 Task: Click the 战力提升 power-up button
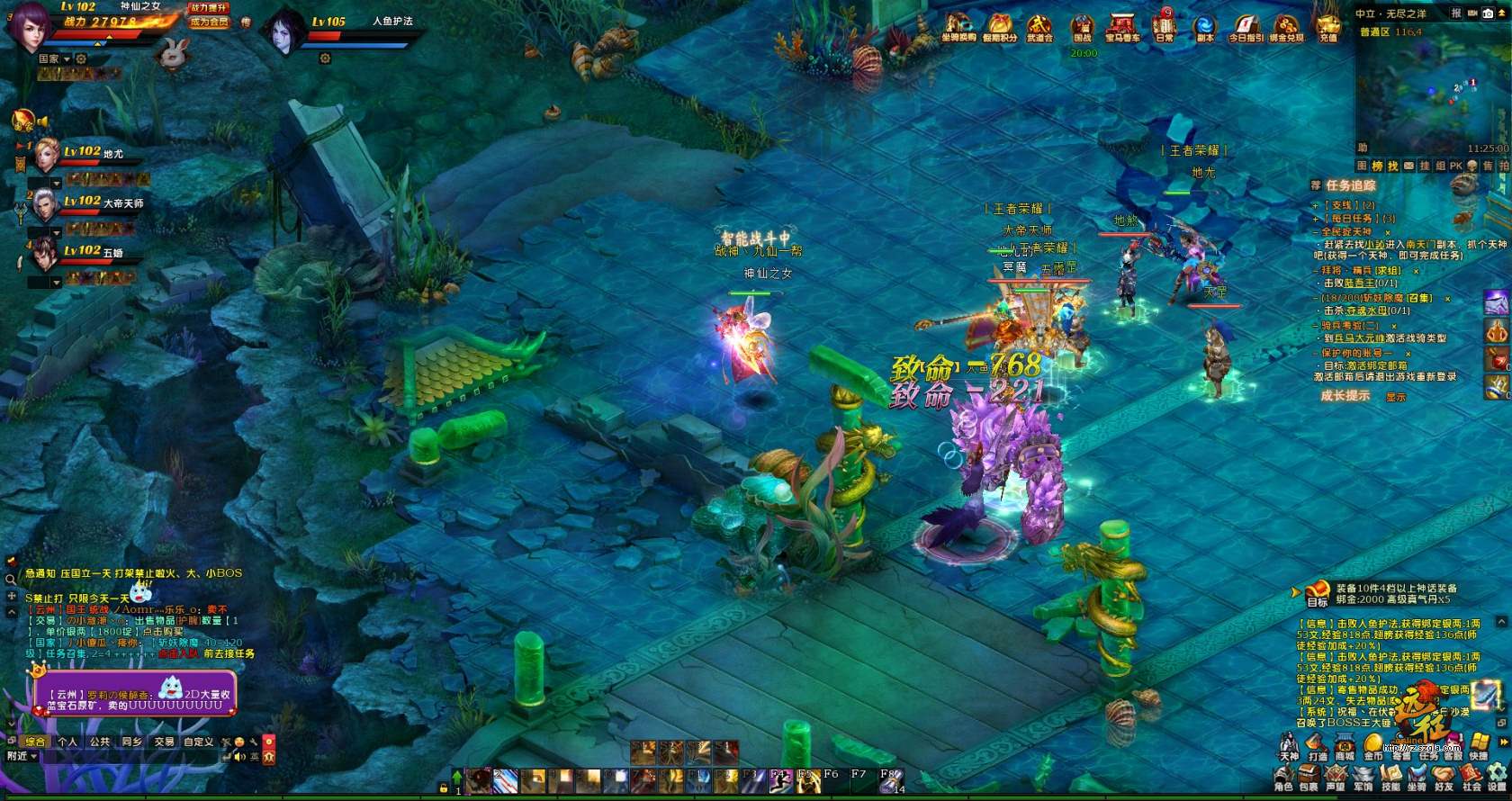tap(209, 7)
